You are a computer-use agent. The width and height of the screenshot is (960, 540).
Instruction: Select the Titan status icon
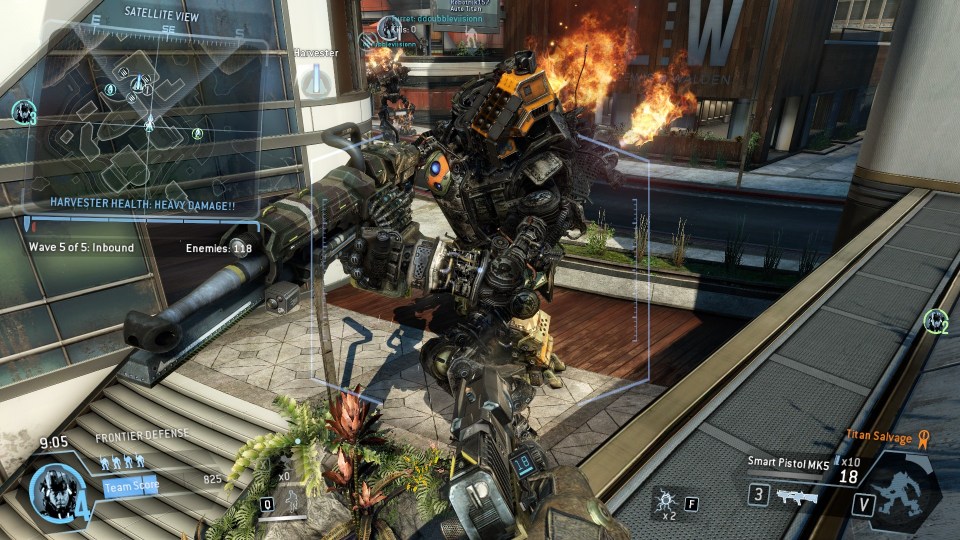[x=906, y=490]
